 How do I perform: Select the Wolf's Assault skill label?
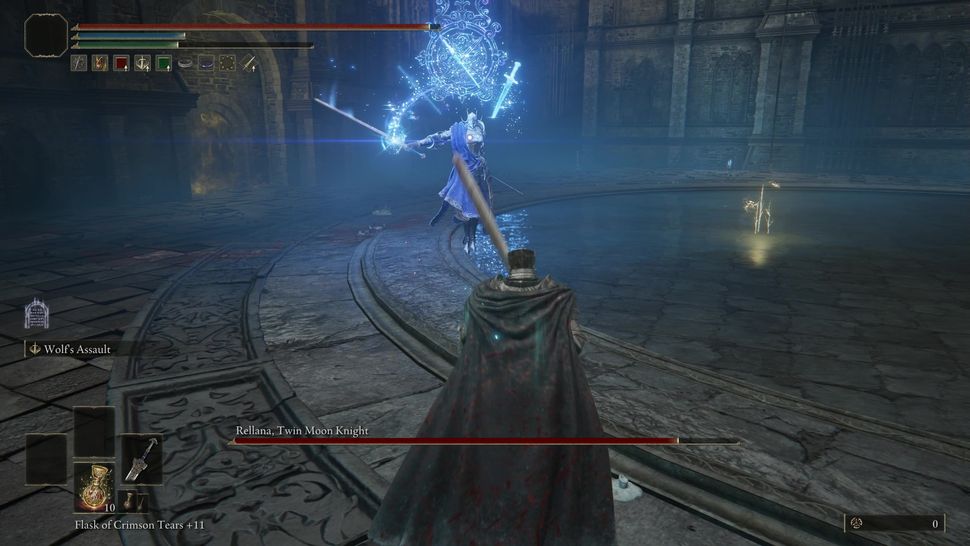78,350
